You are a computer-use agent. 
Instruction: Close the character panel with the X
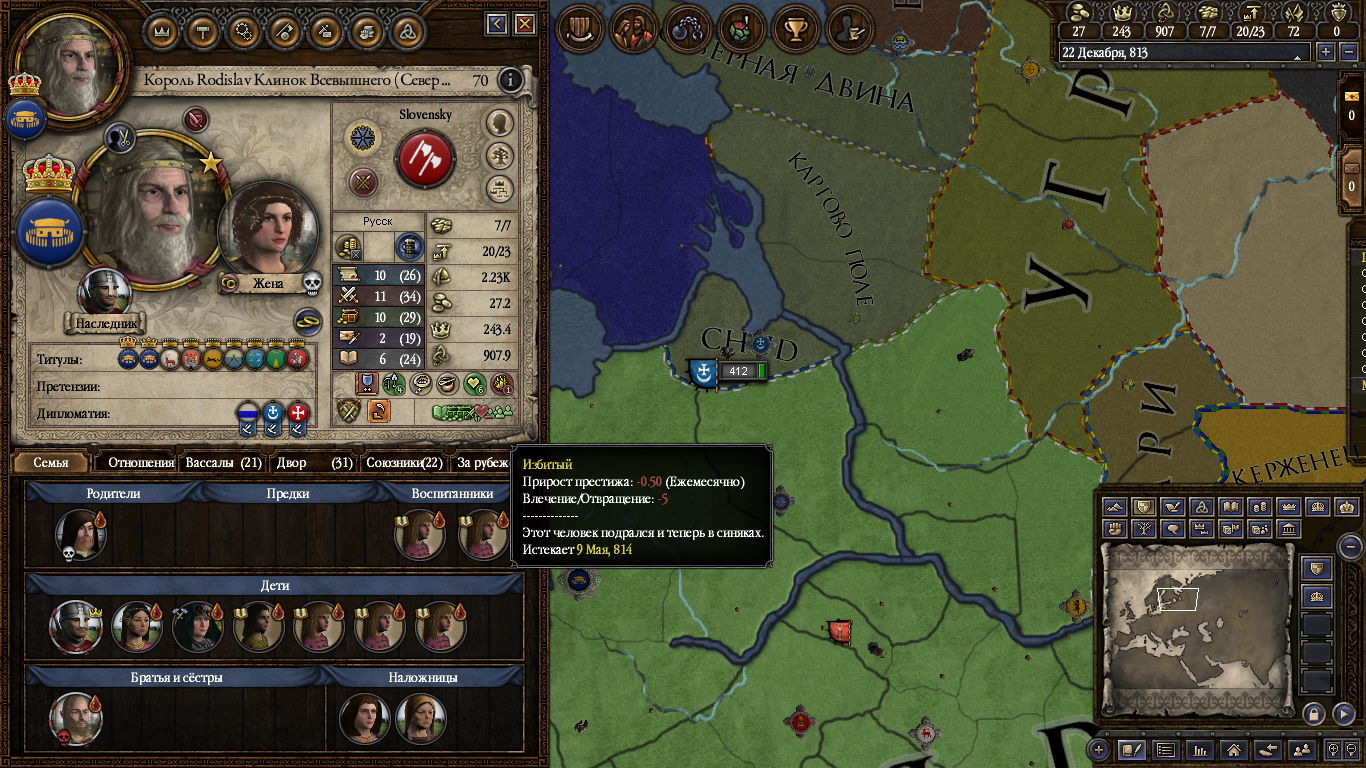[x=521, y=24]
